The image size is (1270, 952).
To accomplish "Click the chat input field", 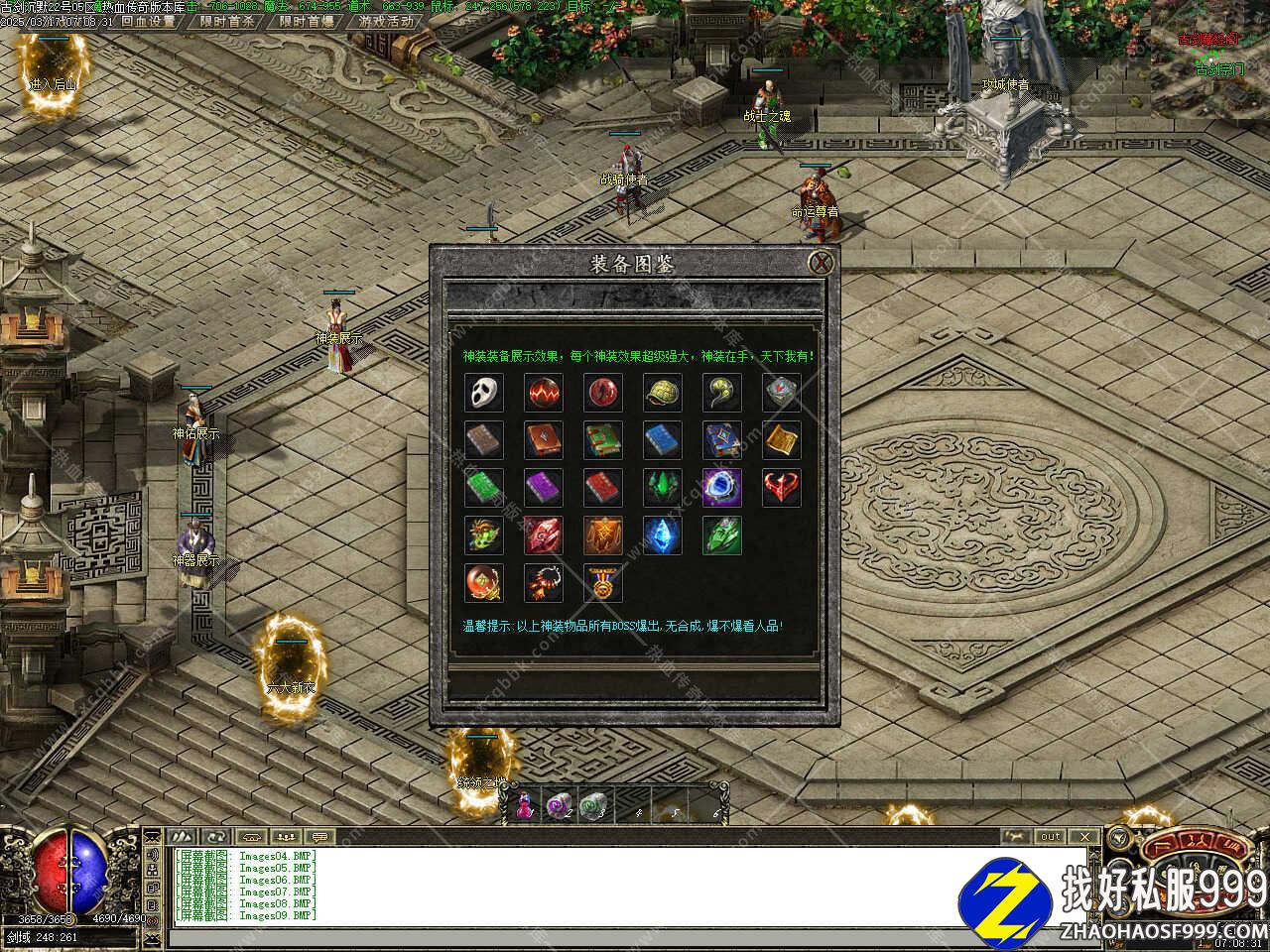I will coord(595,937).
